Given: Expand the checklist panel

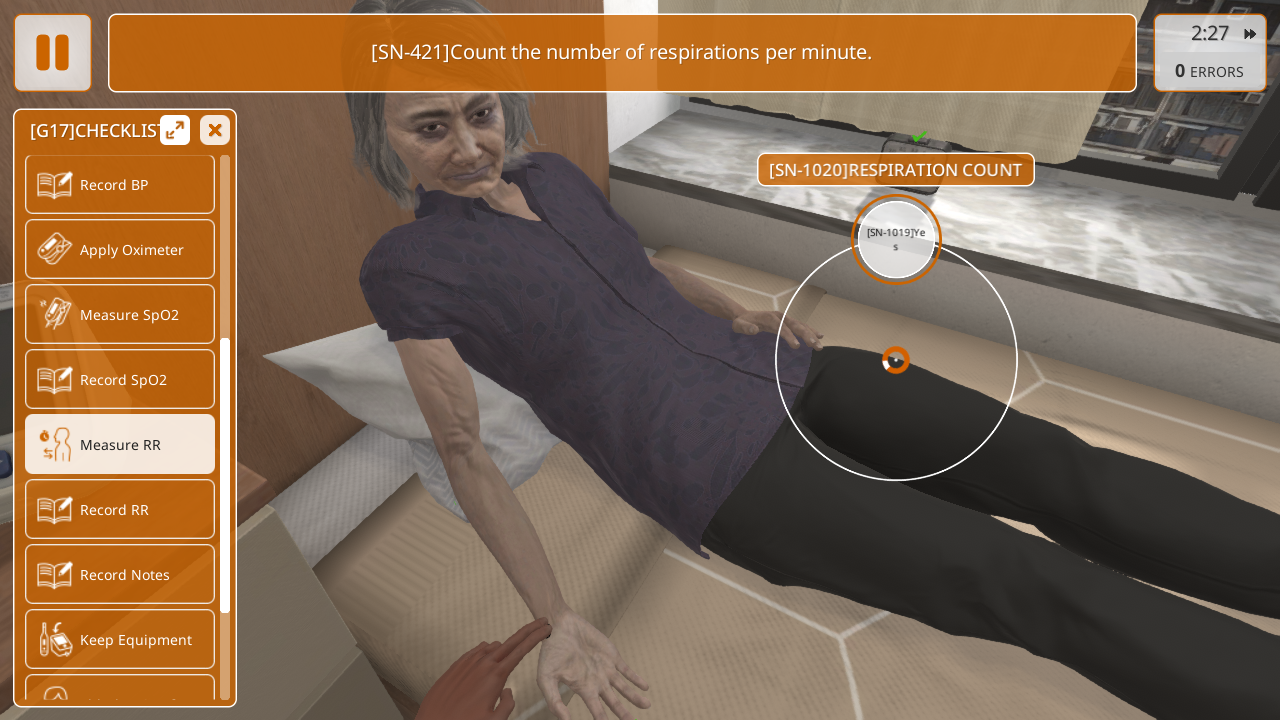Looking at the screenshot, I should pos(175,130).
